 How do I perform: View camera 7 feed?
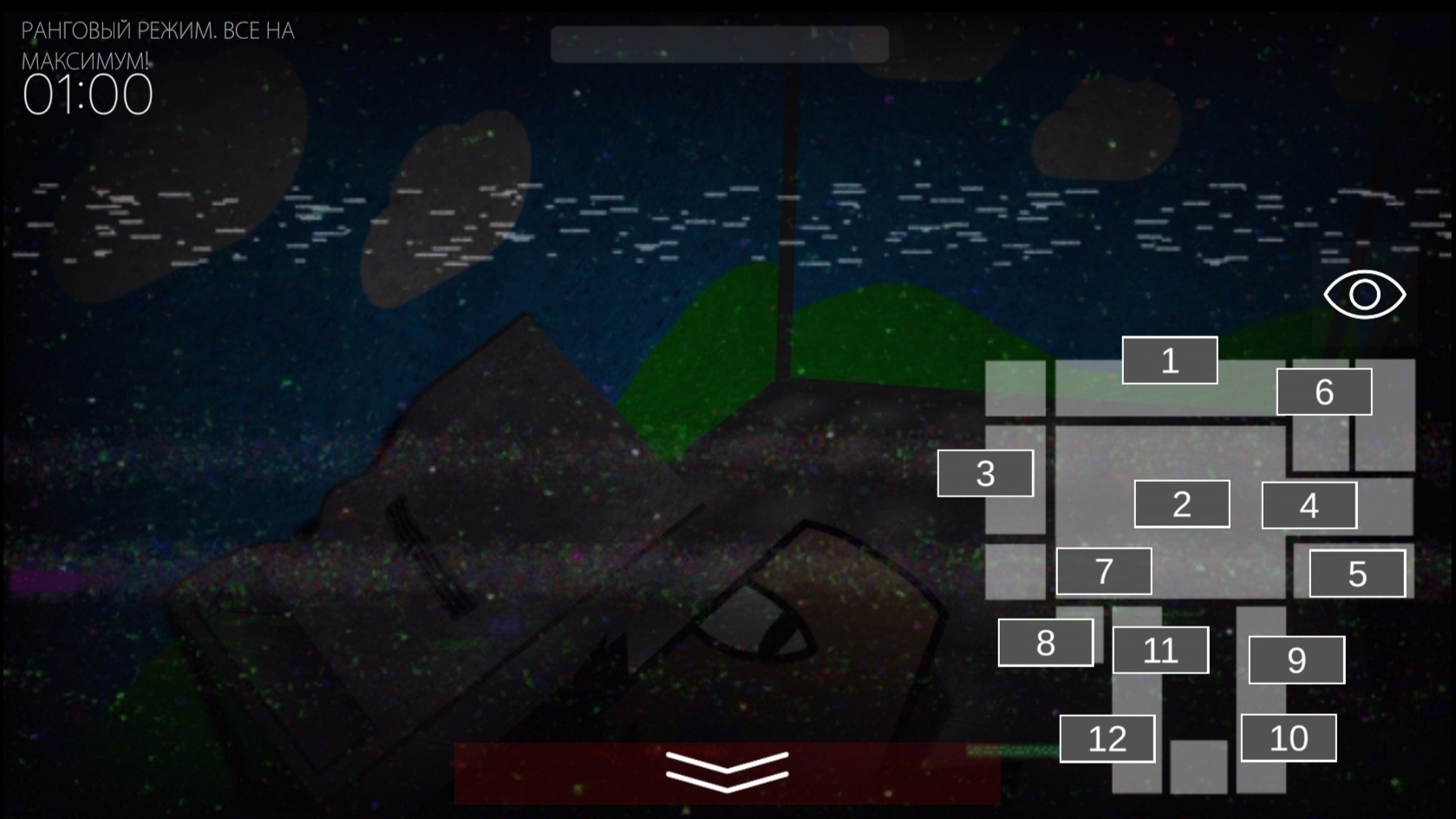[1104, 569]
